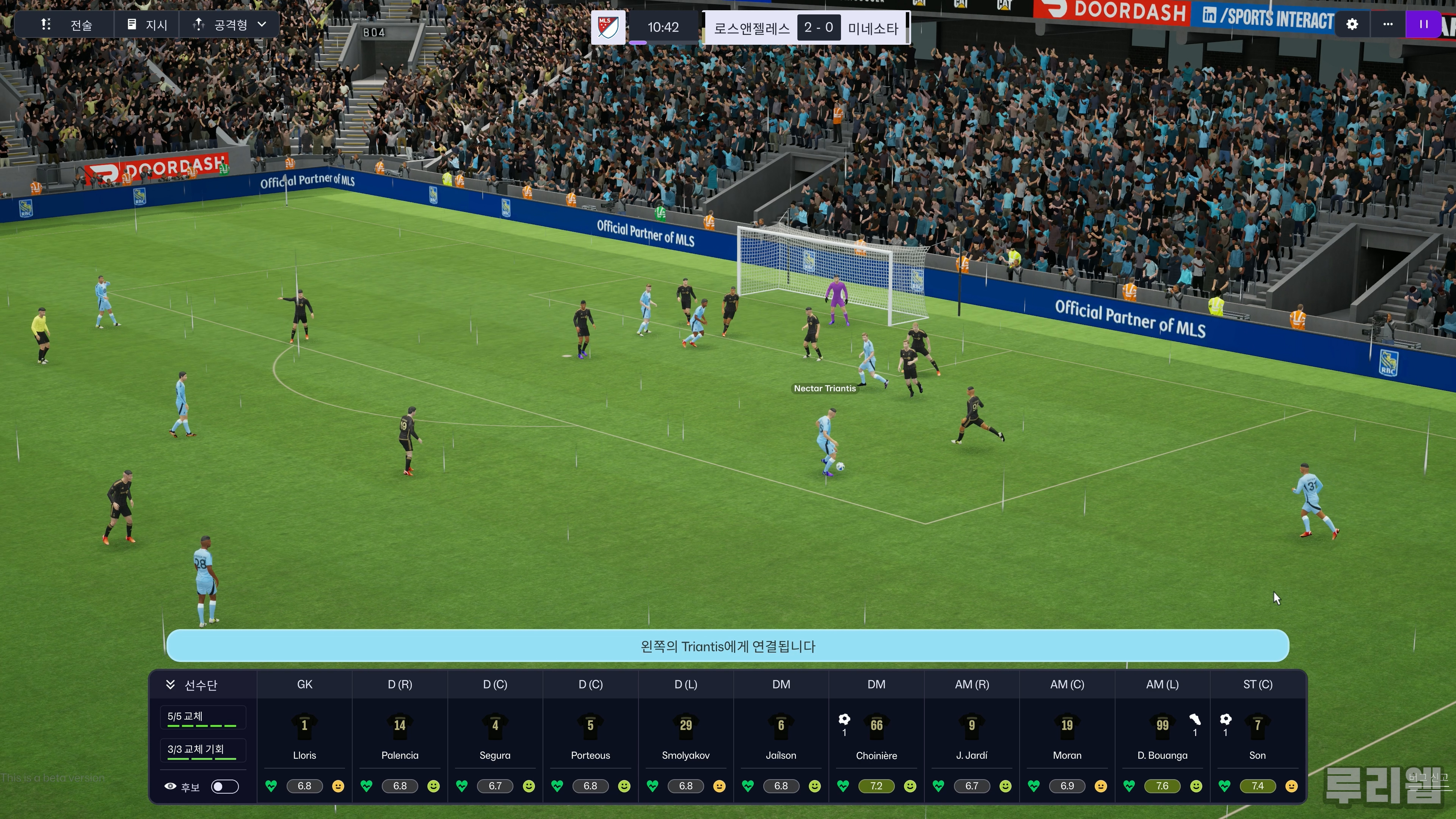Click the MLS competition logo
This screenshot has width=1456, height=819.
(608, 27)
